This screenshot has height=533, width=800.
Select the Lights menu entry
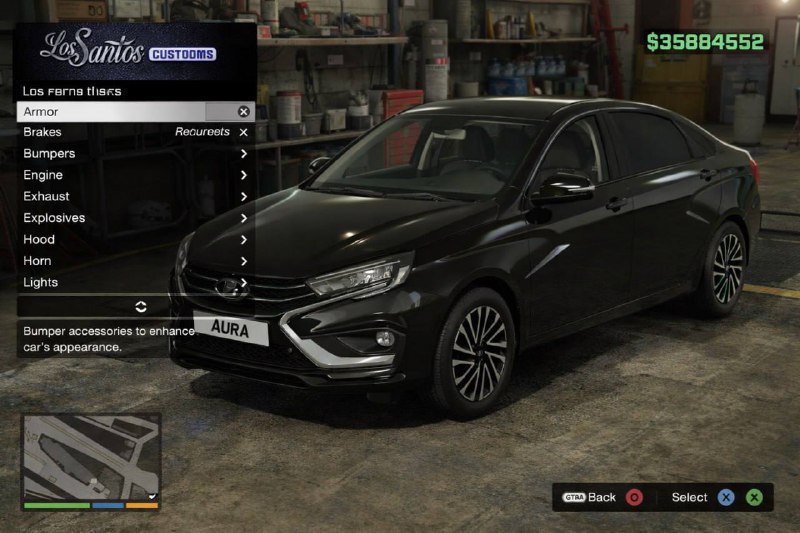135,283
